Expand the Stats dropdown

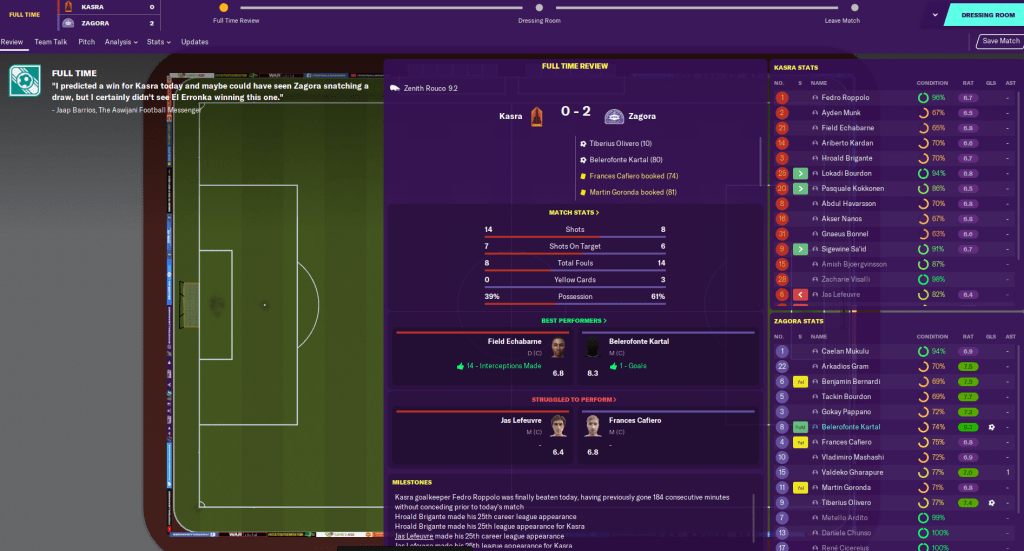point(158,42)
